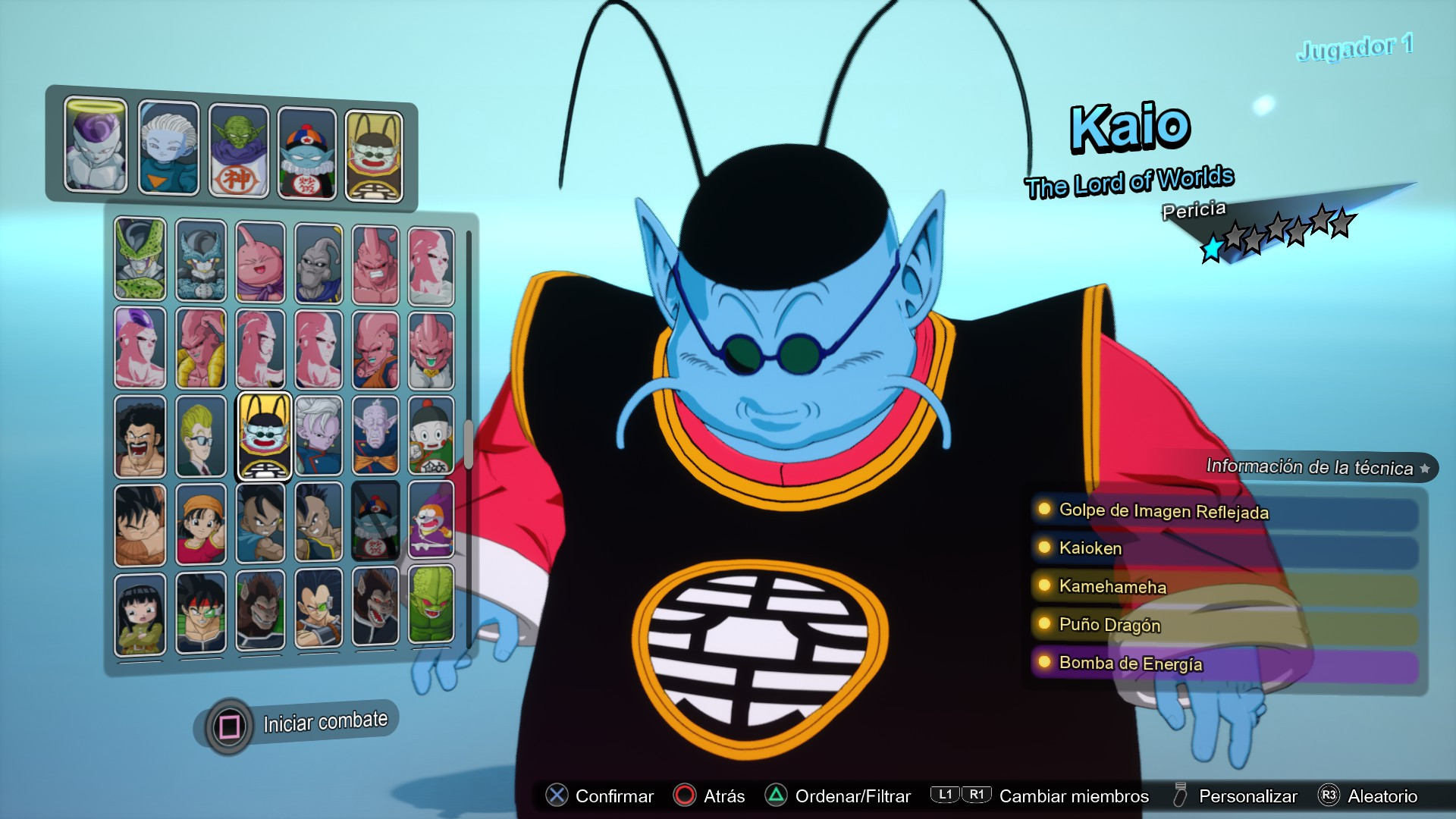Select Mr. Satan's portrait
The width and height of the screenshot is (1456, 819).
(x=140, y=436)
